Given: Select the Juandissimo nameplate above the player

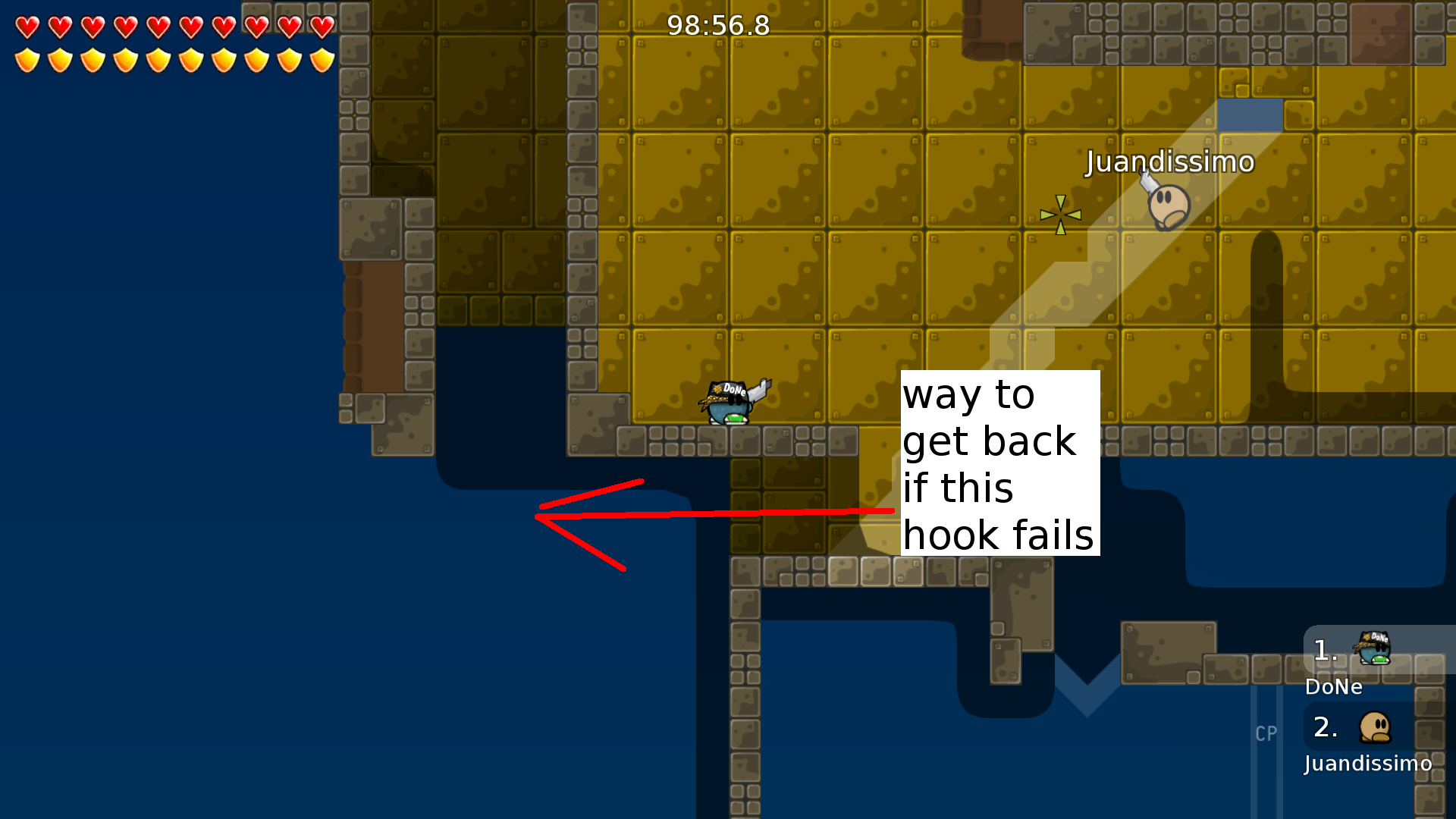Looking at the screenshot, I should 1170,162.
